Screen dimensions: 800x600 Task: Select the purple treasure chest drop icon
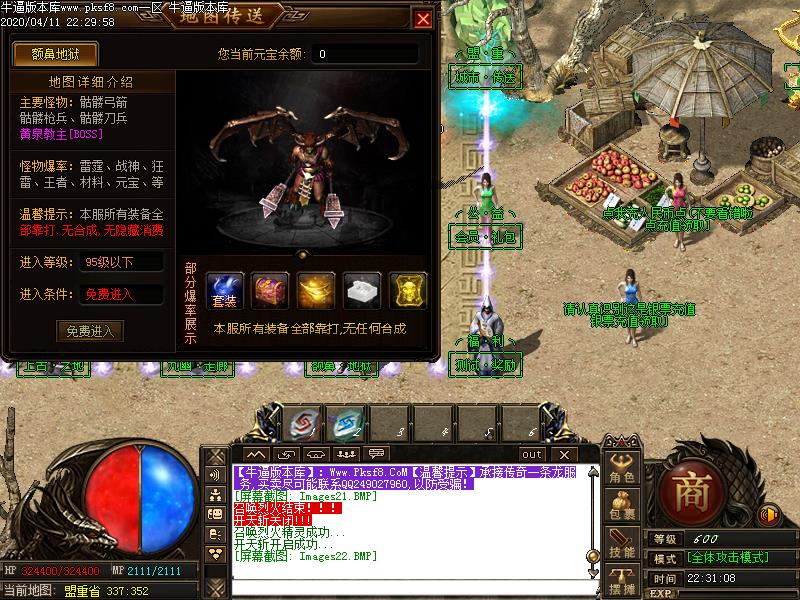(x=270, y=290)
